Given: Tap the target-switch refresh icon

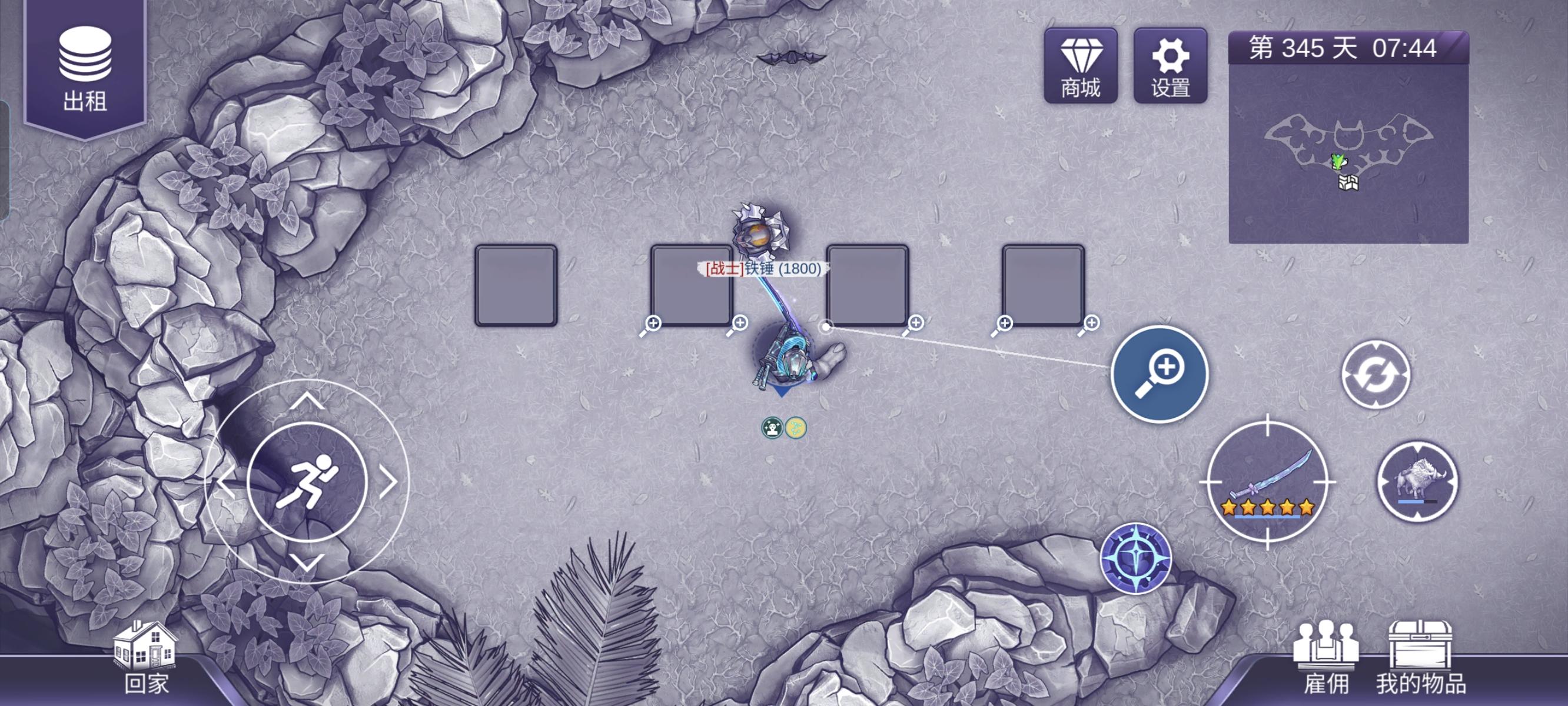Looking at the screenshot, I should pyautogui.click(x=1377, y=375).
